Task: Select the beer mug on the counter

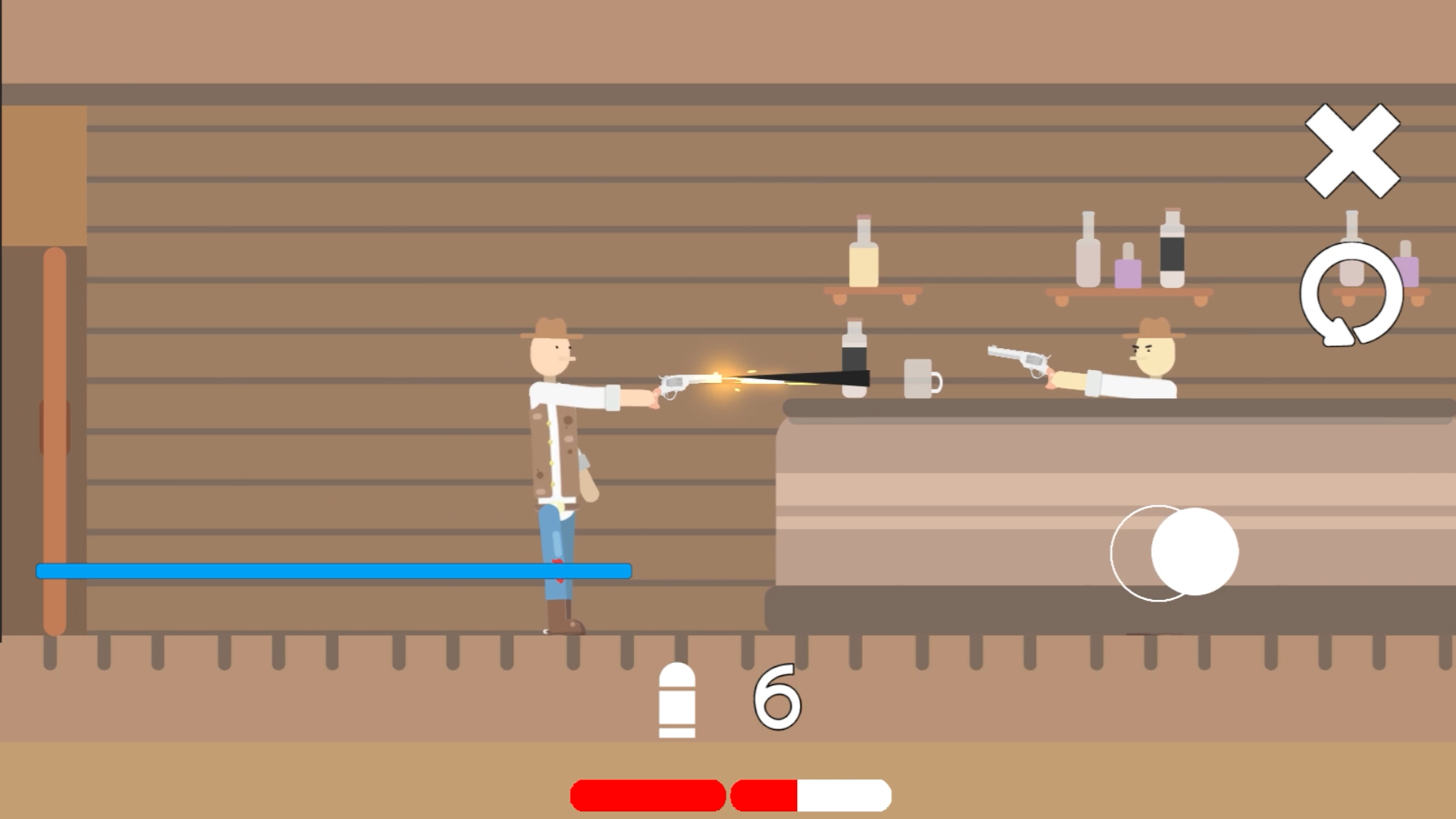Action: point(920,379)
